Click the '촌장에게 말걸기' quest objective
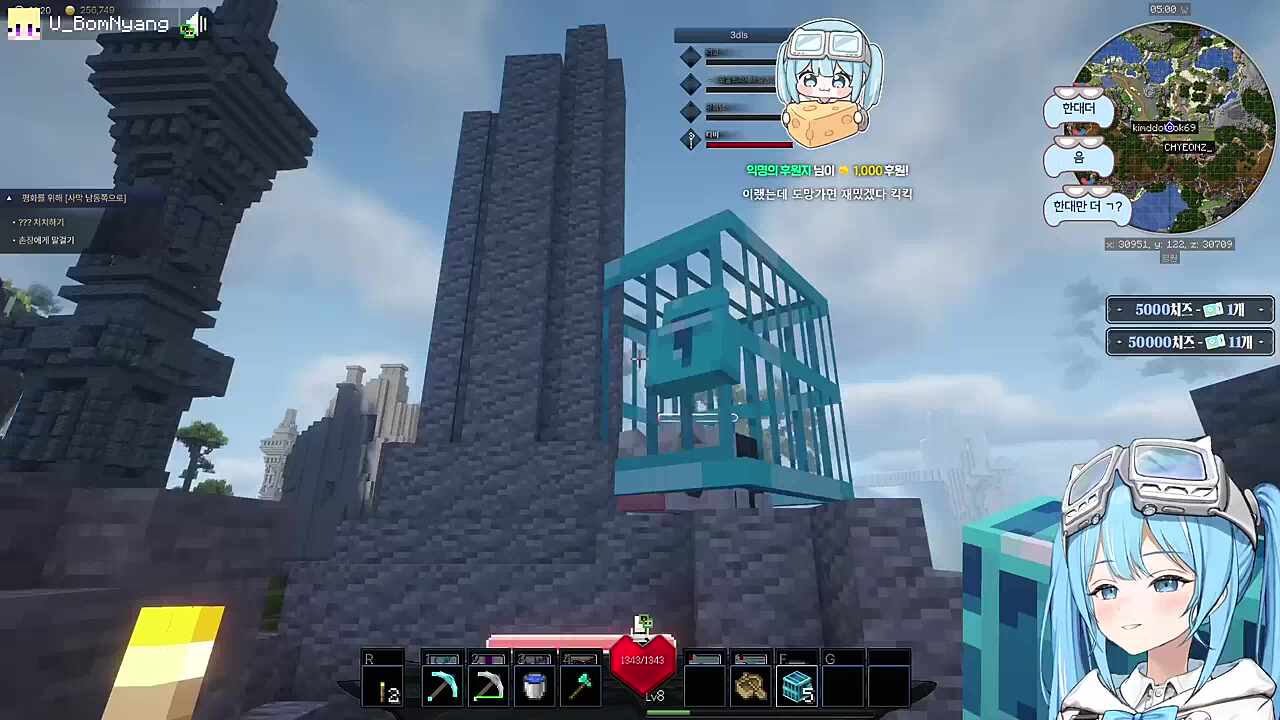1280x720 pixels. [x=46, y=240]
